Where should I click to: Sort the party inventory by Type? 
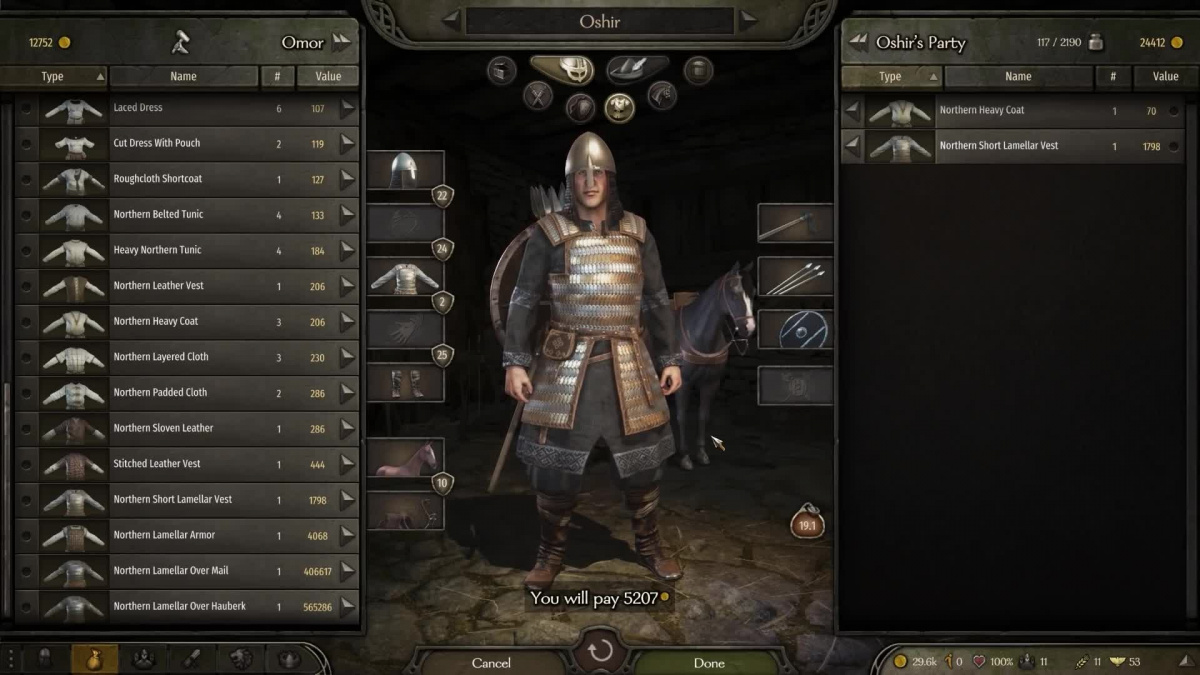891,76
